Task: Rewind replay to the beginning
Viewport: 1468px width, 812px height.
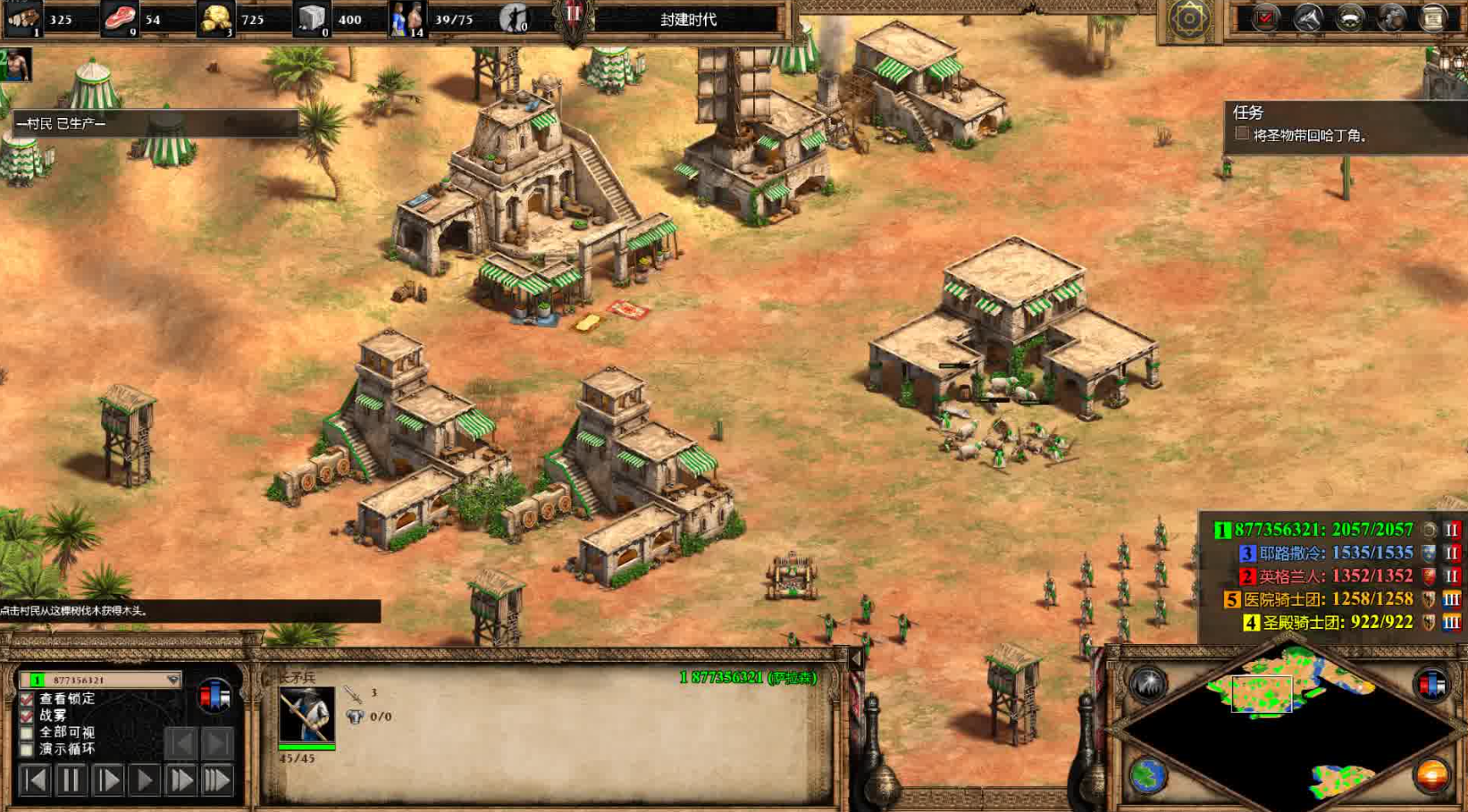Action: (35, 781)
